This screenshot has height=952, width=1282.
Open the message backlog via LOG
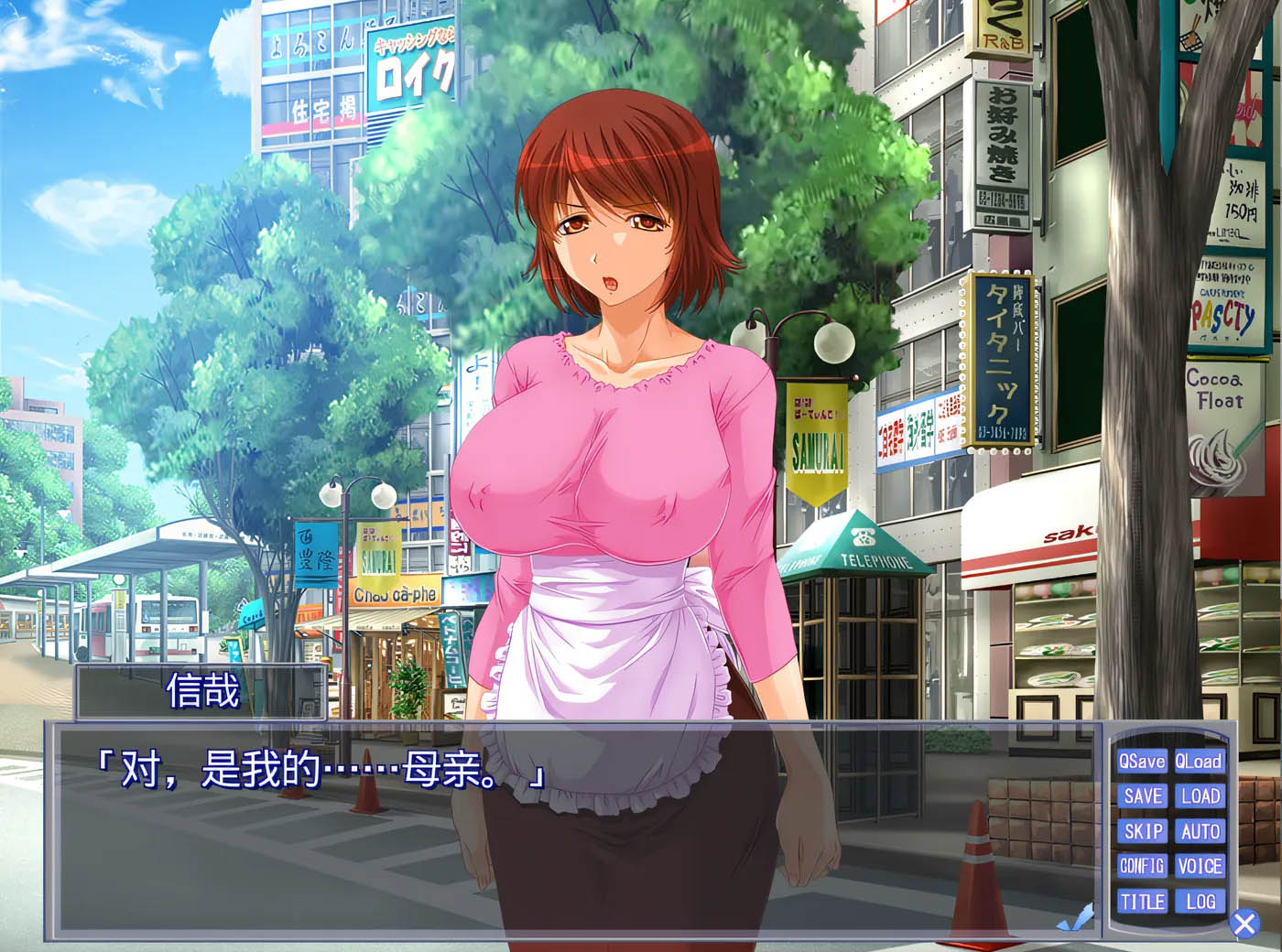point(1201,902)
